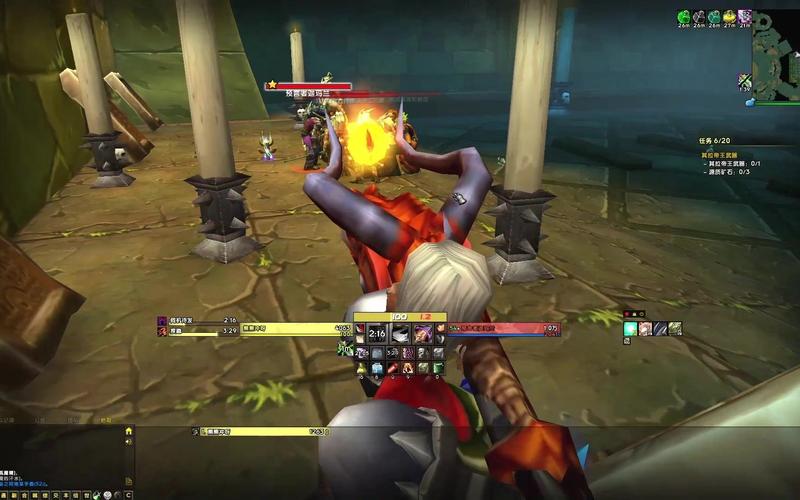Use the red dynamite item on action bar

point(393,369)
